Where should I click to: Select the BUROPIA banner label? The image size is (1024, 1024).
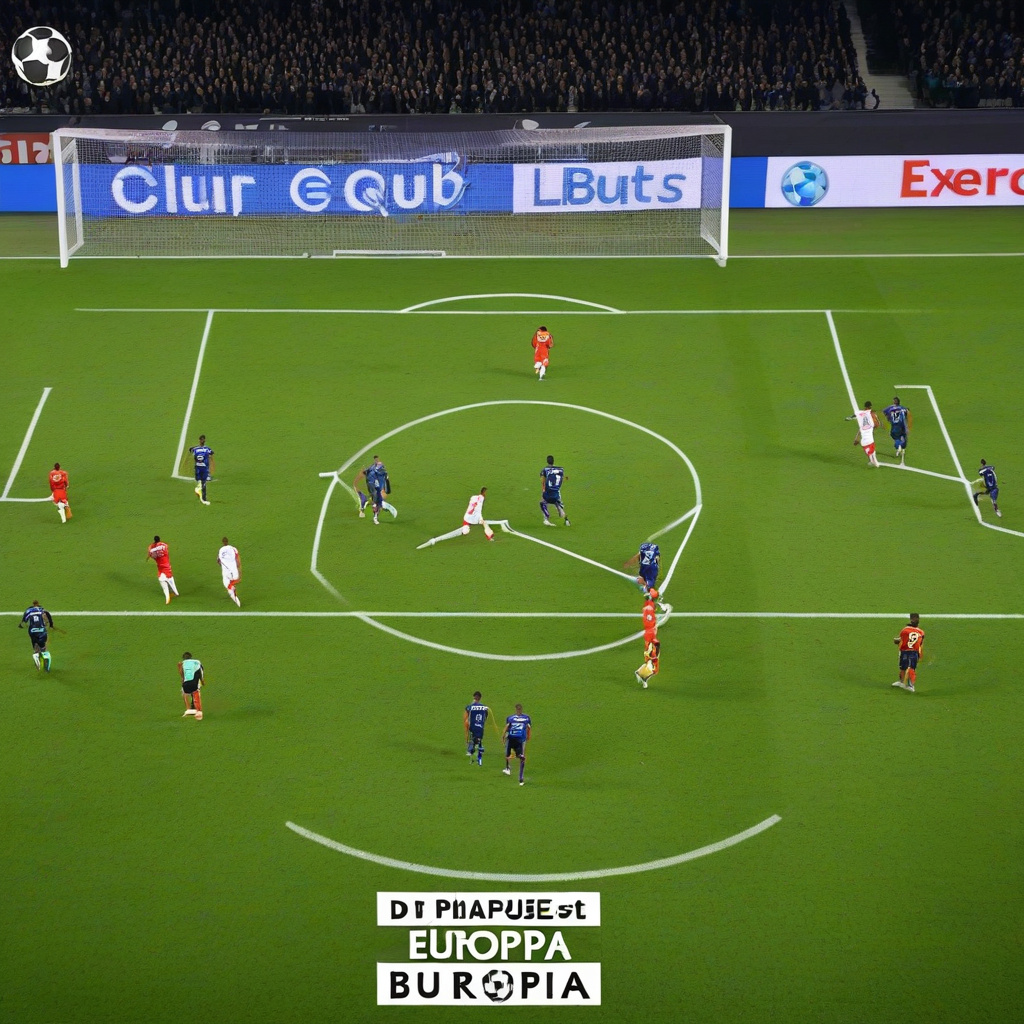(x=488, y=984)
